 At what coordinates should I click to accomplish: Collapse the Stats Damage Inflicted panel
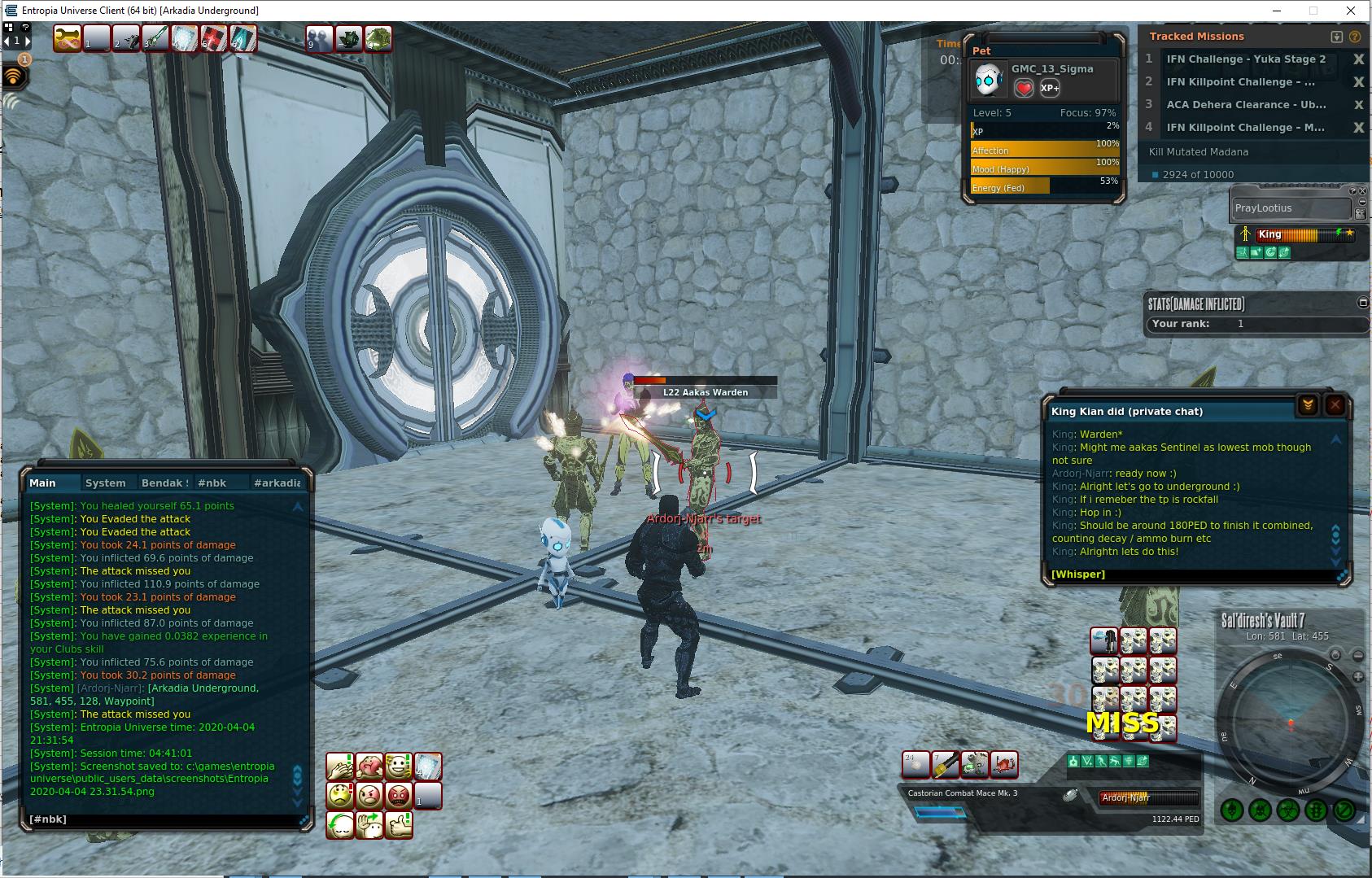coord(1363,303)
